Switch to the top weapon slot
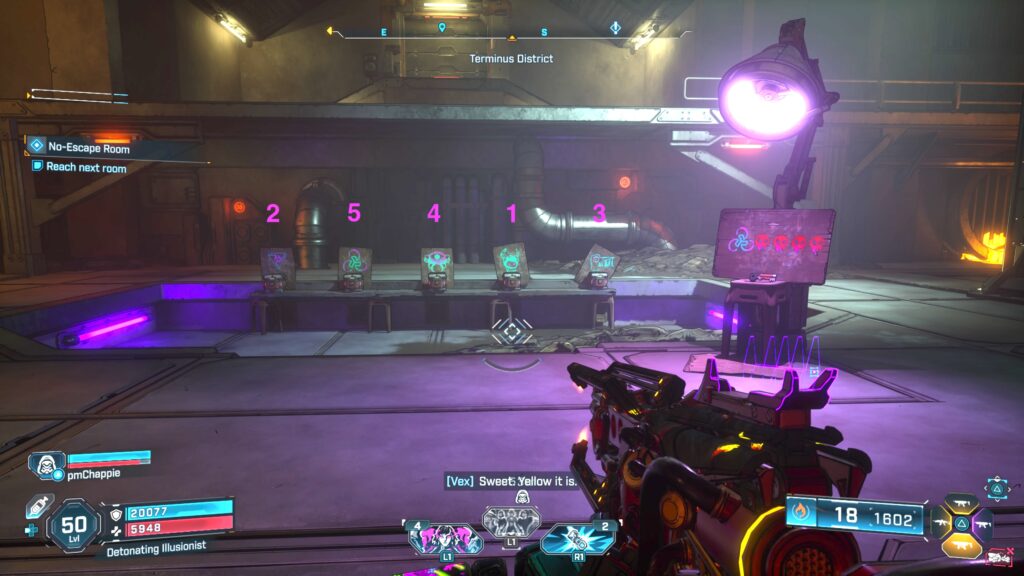Image resolution: width=1024 pixels, height=576 pixels. [x=961, y=503]
